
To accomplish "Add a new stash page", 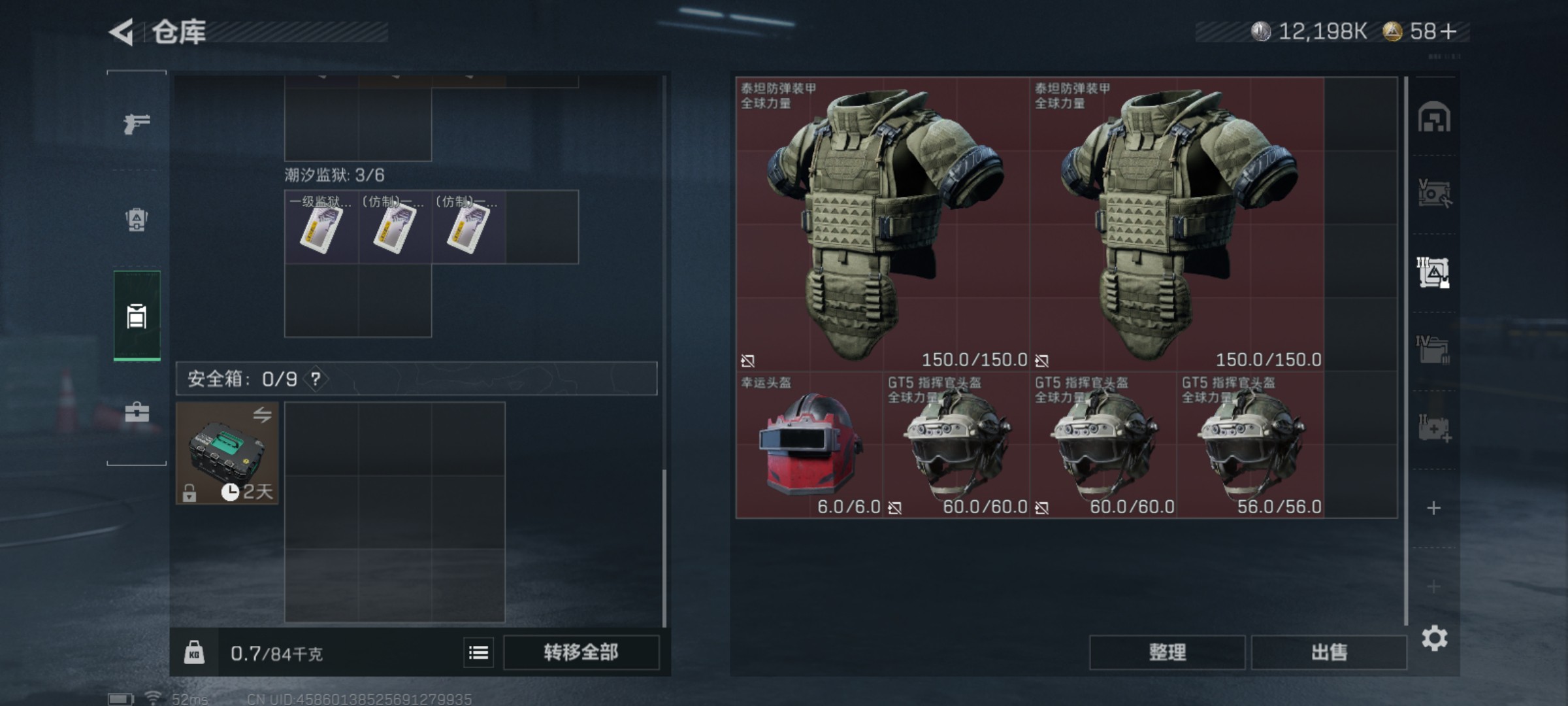I will (1433, 508).
